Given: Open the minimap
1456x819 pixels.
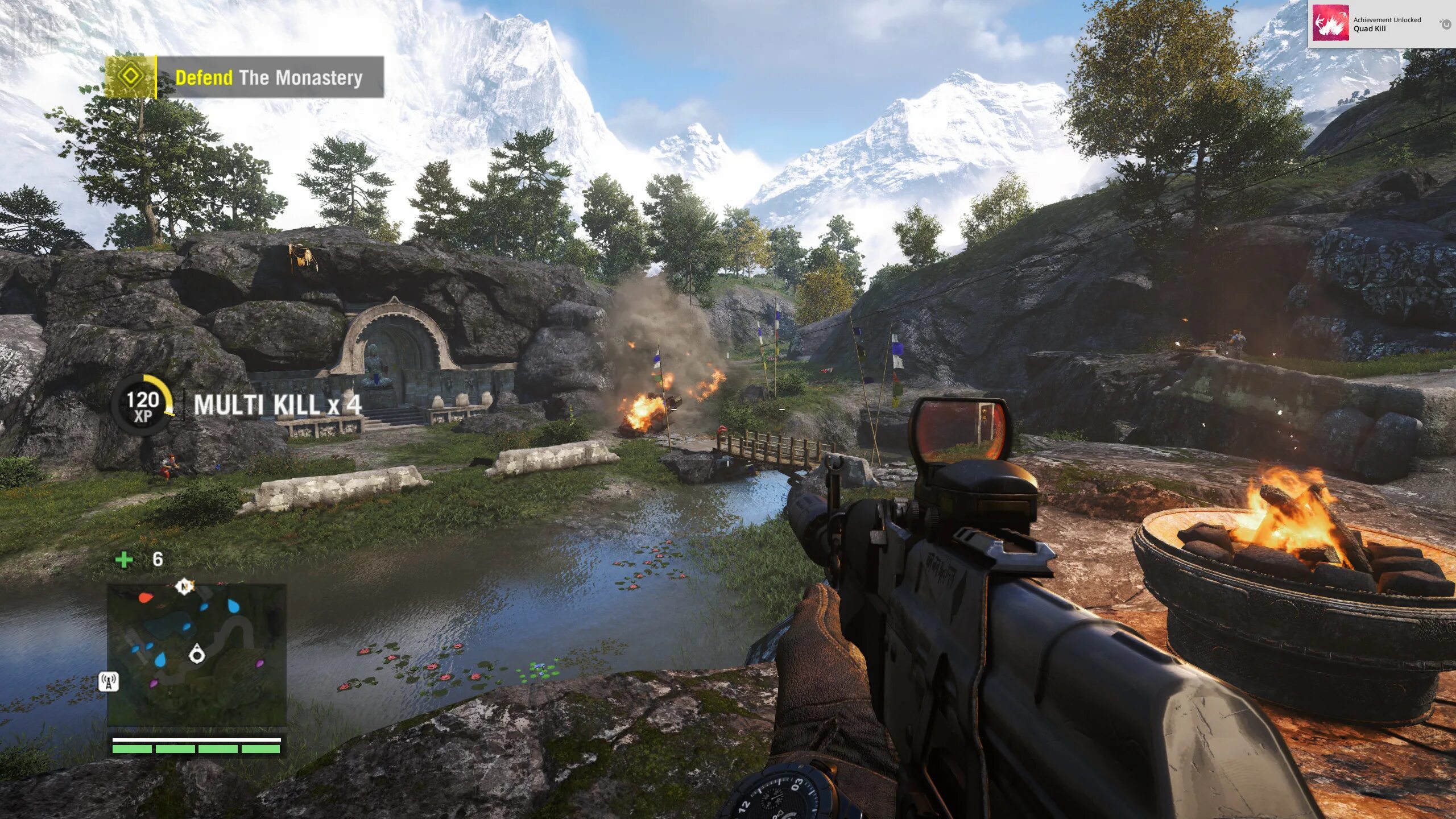Looking at the screenshot, I should [x=197, y=655].
